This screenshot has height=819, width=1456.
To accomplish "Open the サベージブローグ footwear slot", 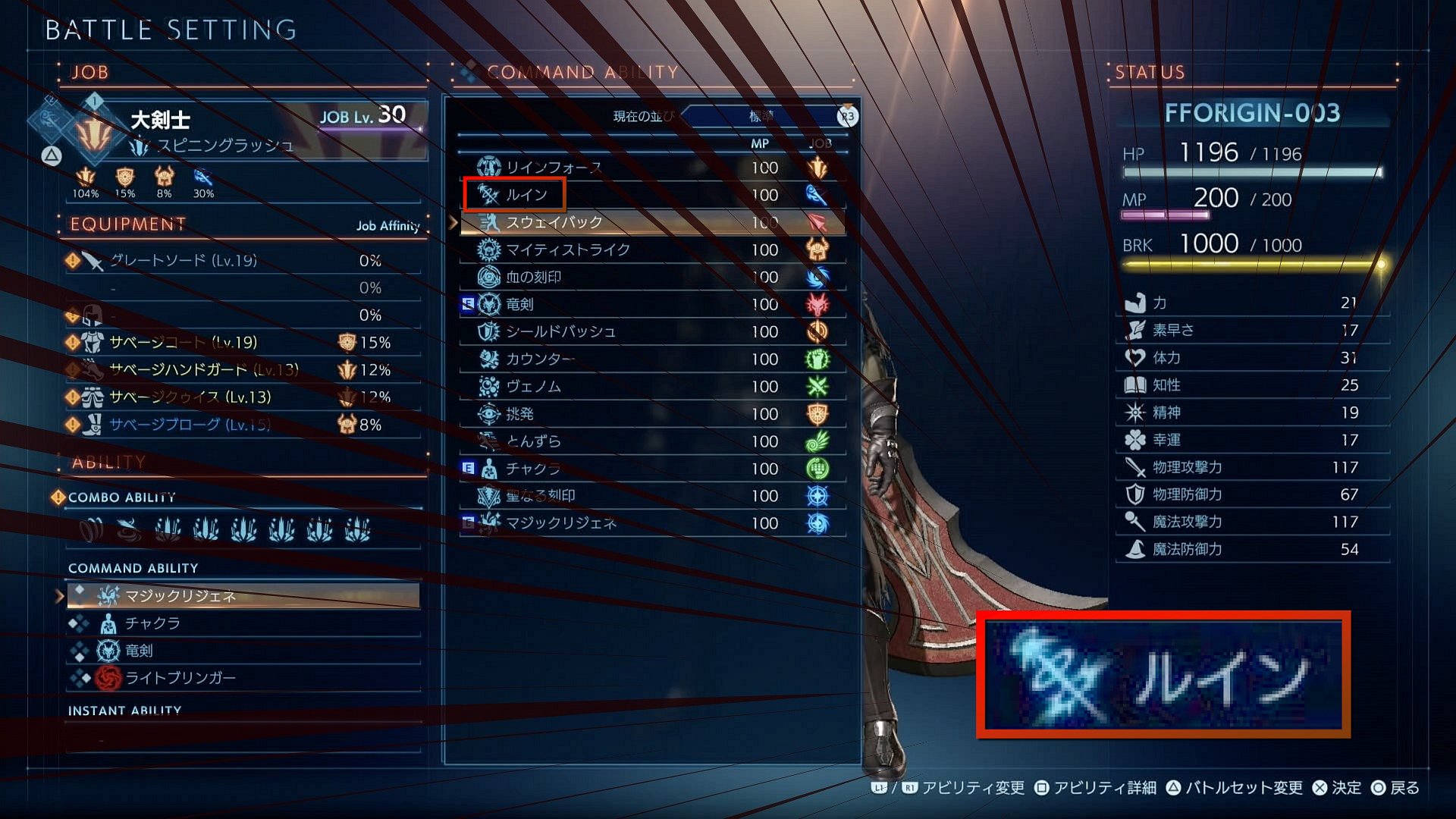I will point(190,425).
